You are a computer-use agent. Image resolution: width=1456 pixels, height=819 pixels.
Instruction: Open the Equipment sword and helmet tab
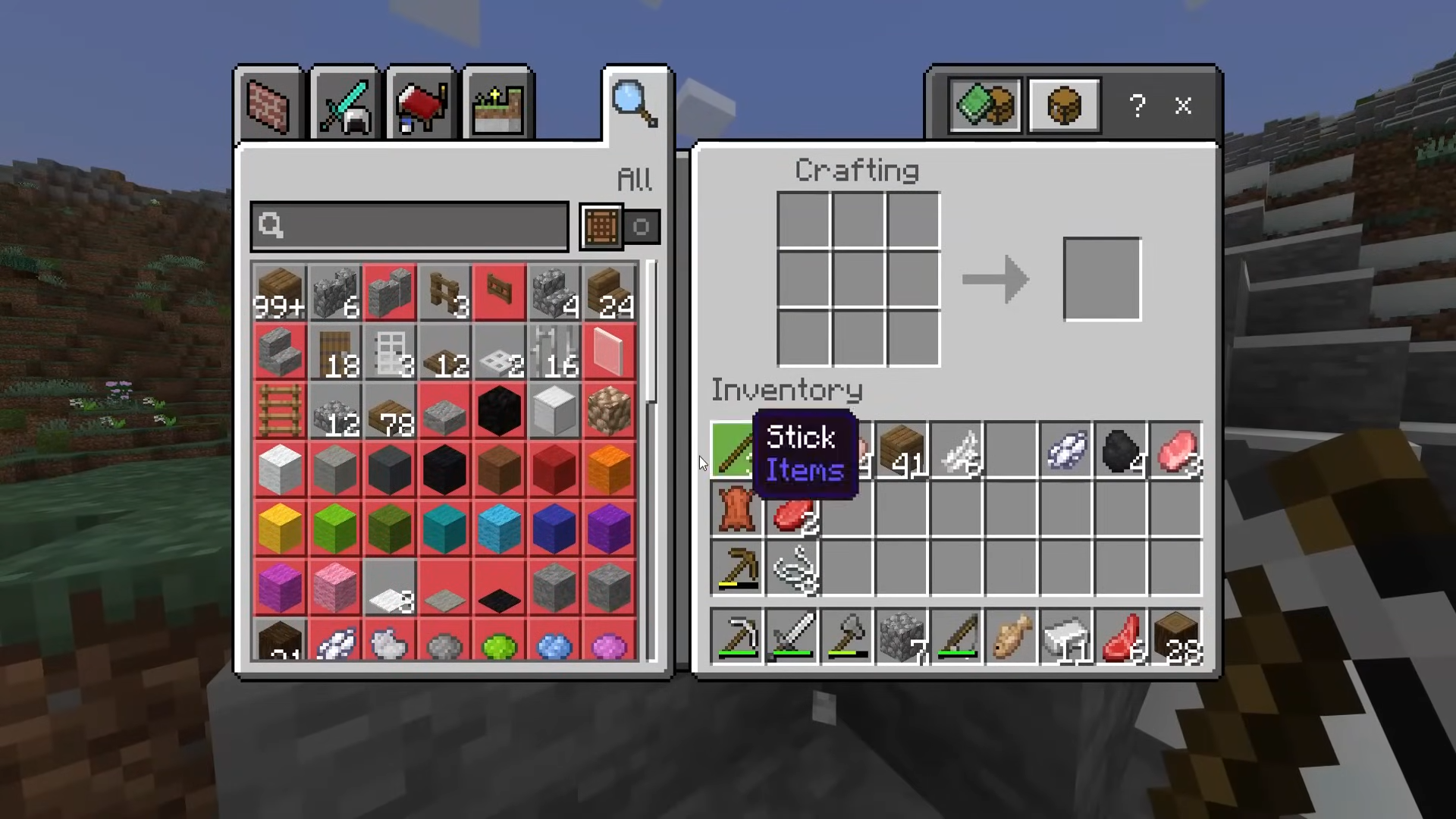[x=345, y=105]
